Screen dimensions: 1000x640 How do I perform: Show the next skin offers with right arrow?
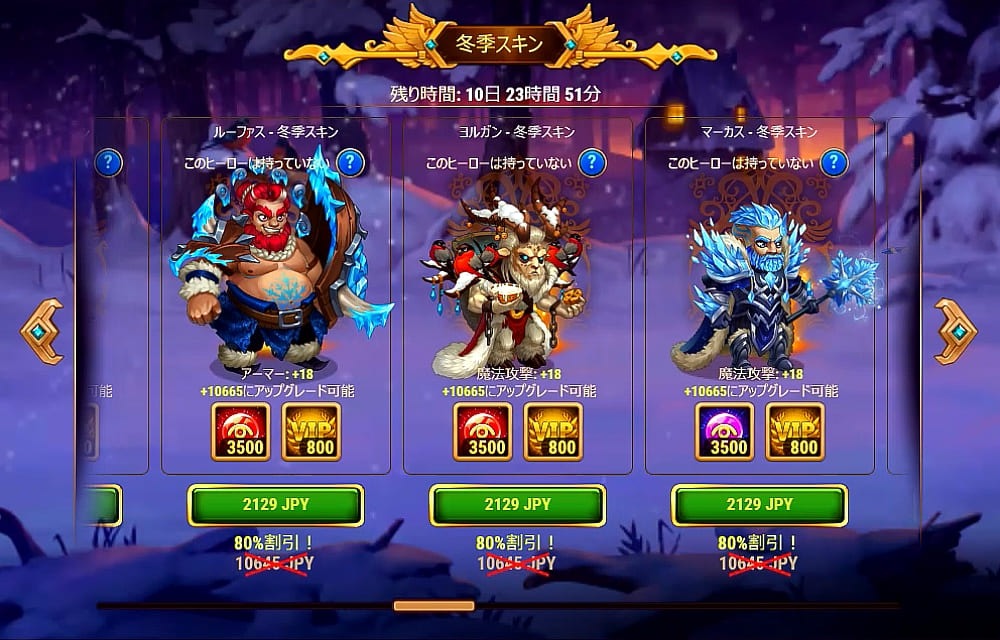(957, 331)
